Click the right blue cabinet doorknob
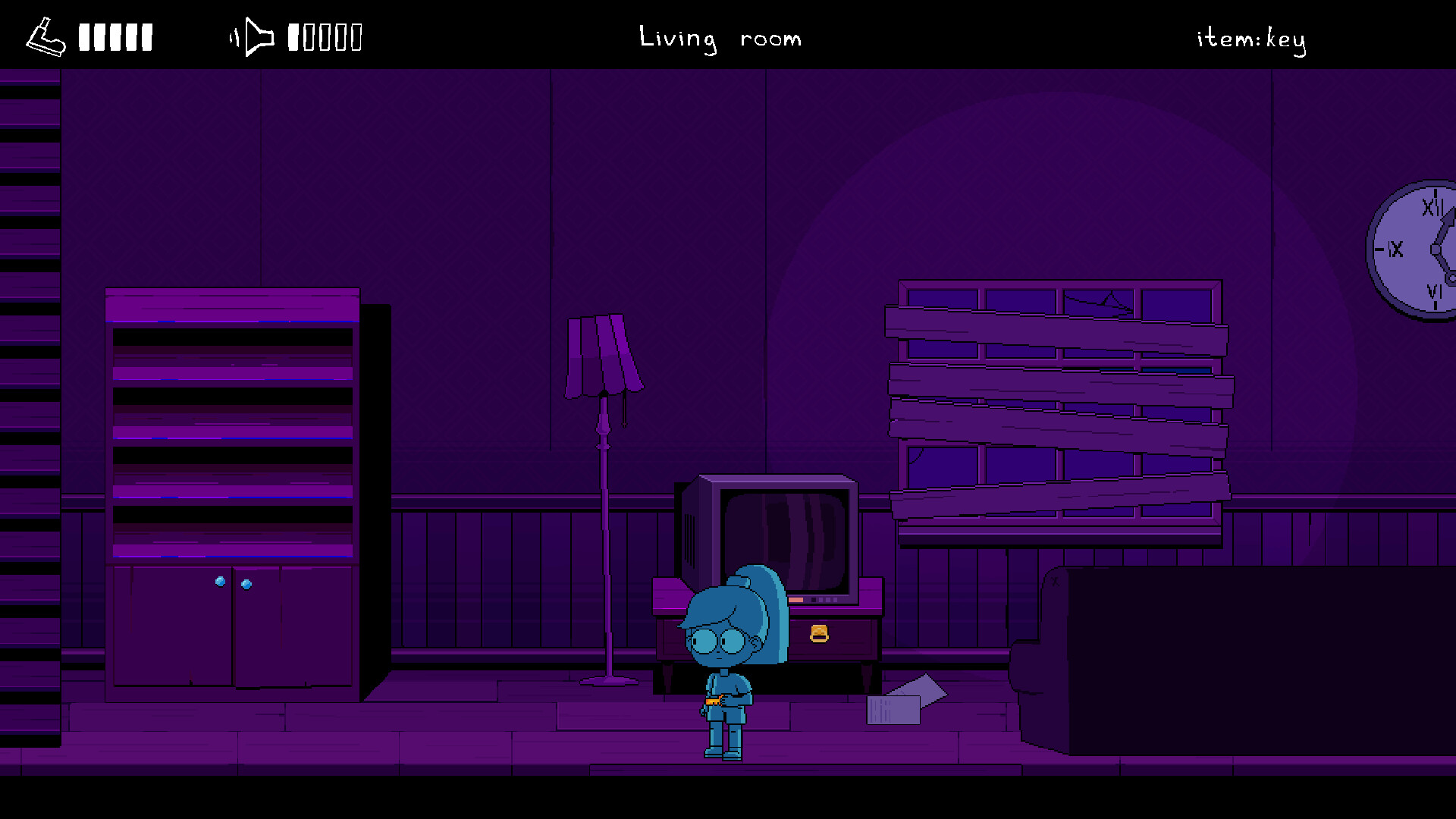 click(x=246, y=583)
